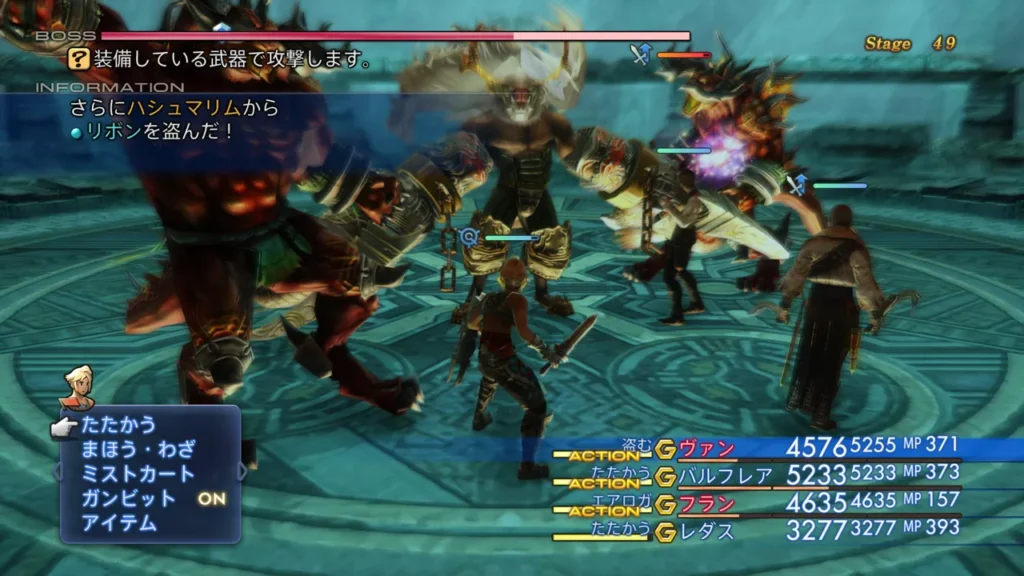Select たたかう in the command menu
1024x576 pixels.
[119, 425]
